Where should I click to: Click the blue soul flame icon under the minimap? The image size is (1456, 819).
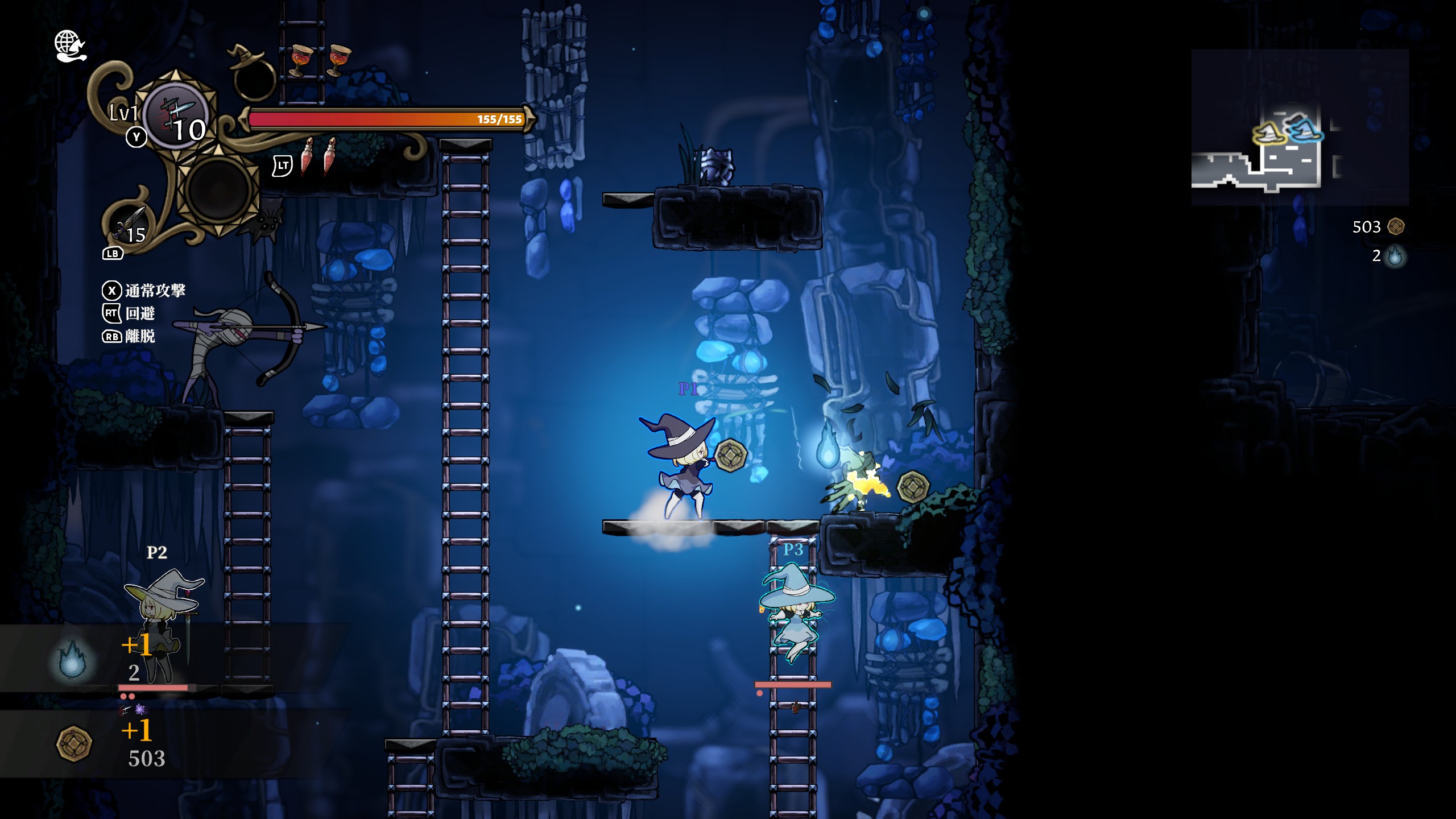coord(1395,257)
